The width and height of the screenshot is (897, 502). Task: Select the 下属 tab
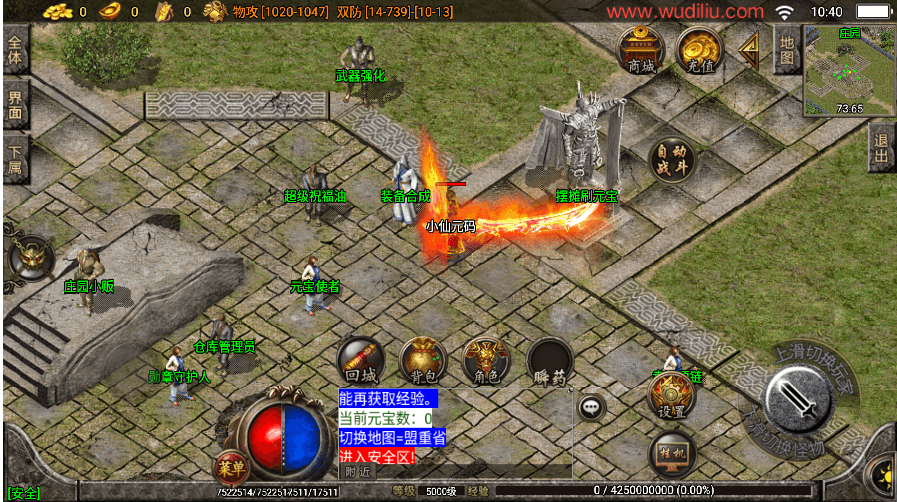pyautogui.click(x=14, y=160)
